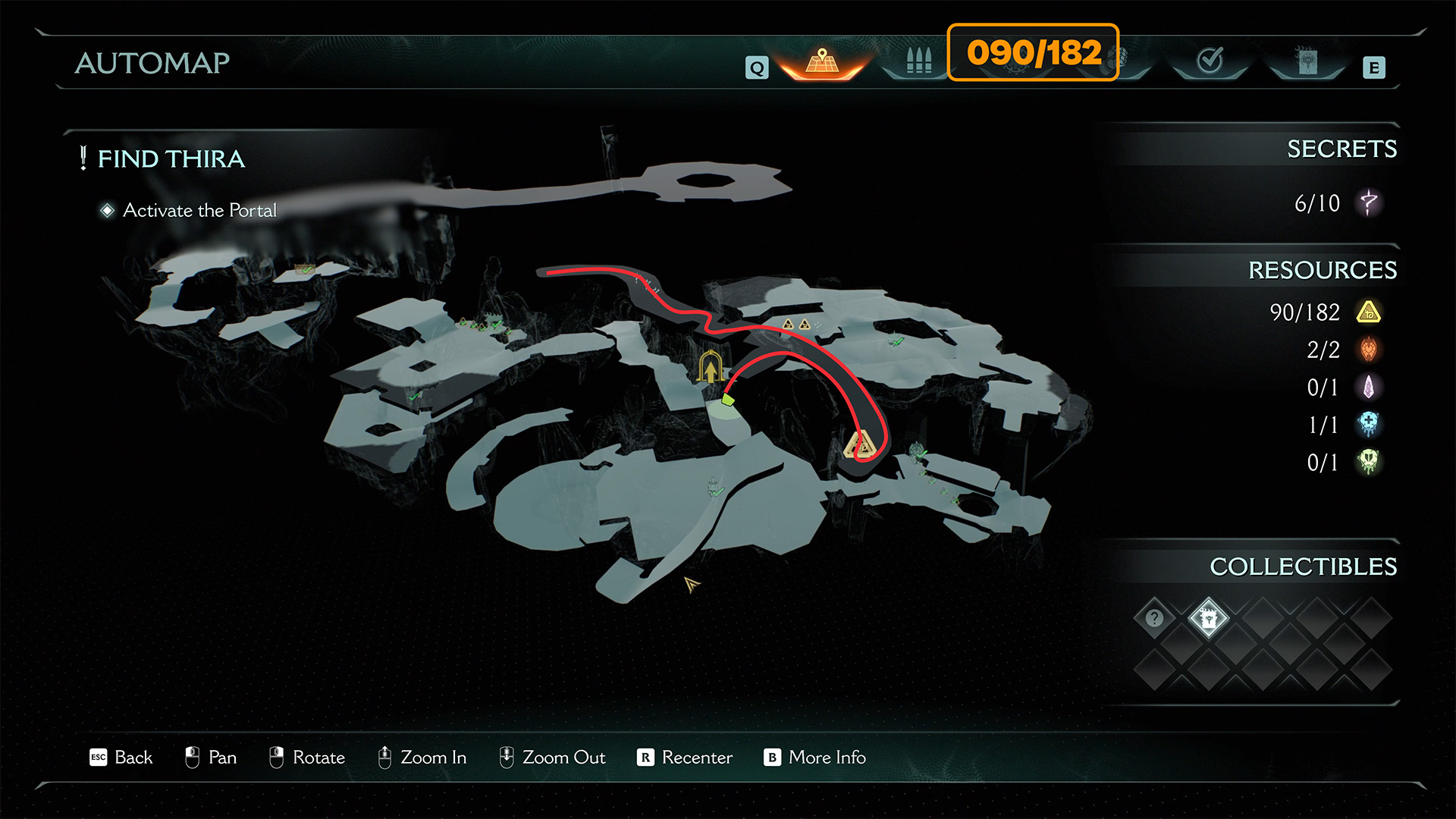Select the highlighted codex page collectible slot

point(1208,618)
